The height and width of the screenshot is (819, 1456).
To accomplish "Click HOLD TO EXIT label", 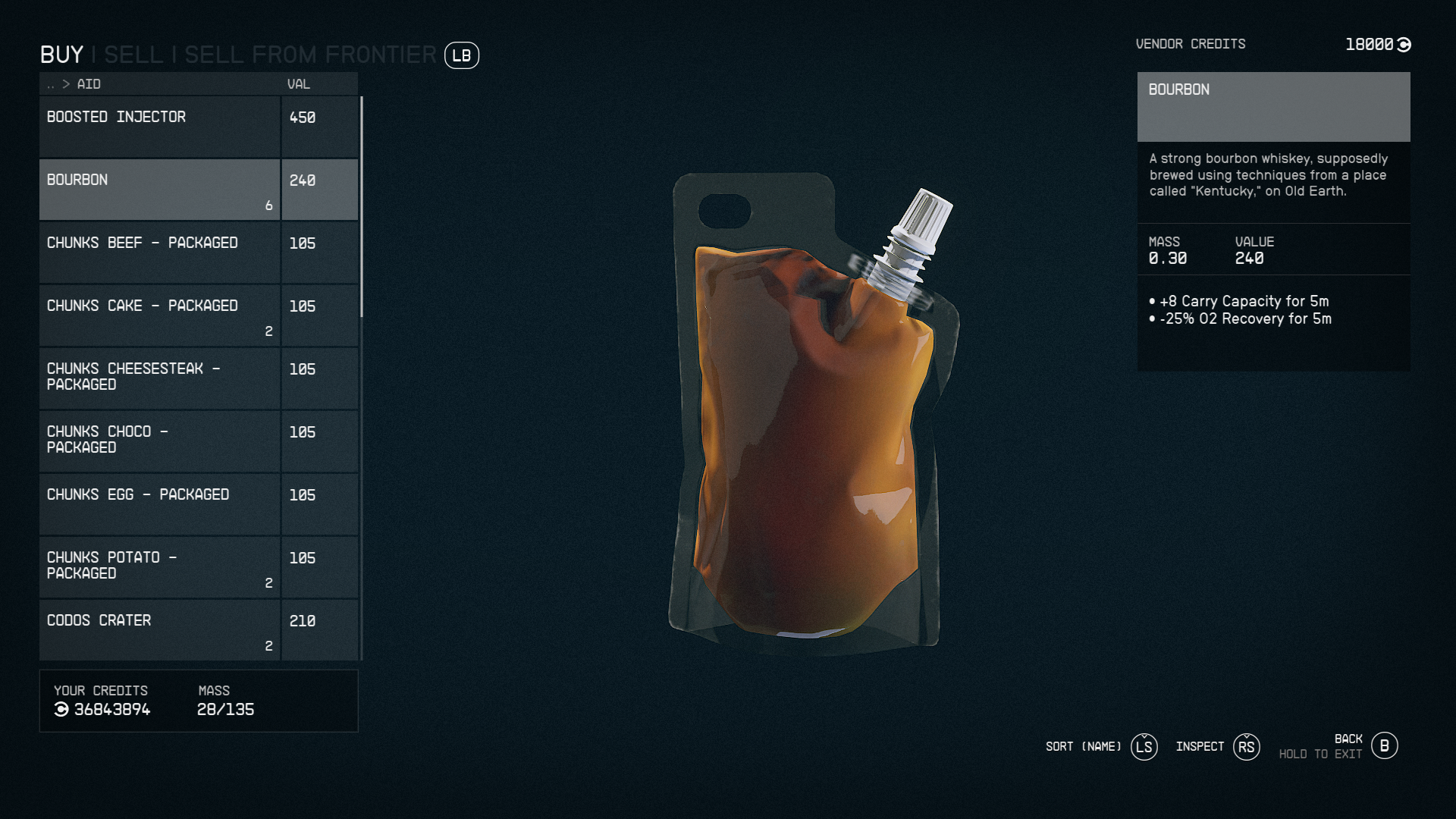I will pos(1320,754).
